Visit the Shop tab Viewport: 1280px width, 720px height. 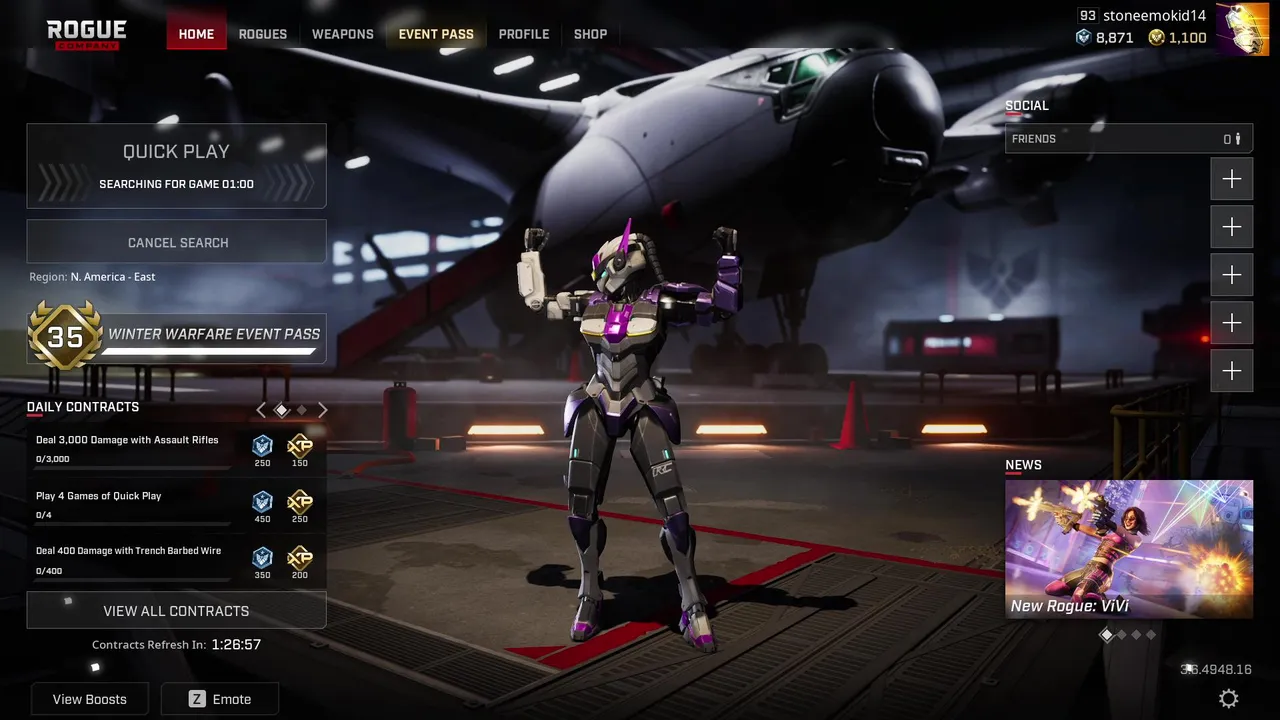[590, 34]
